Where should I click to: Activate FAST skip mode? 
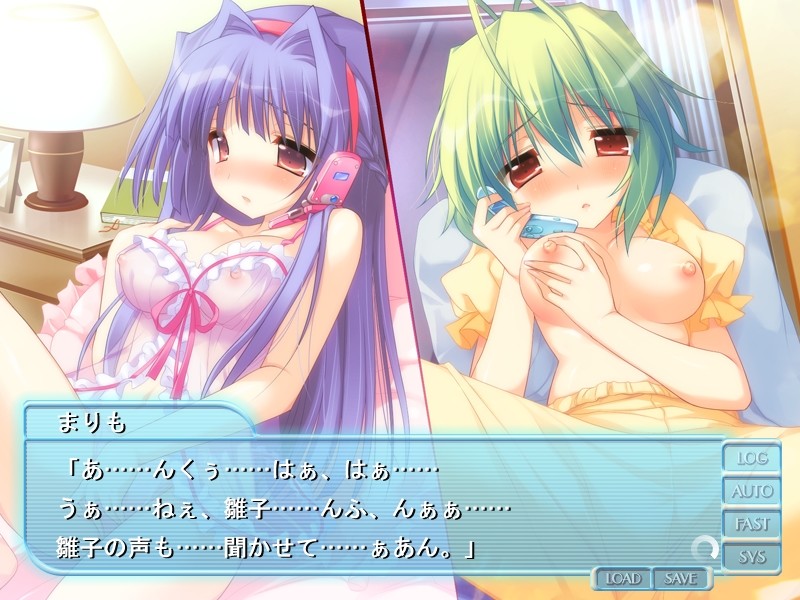(x=752, y=524)
